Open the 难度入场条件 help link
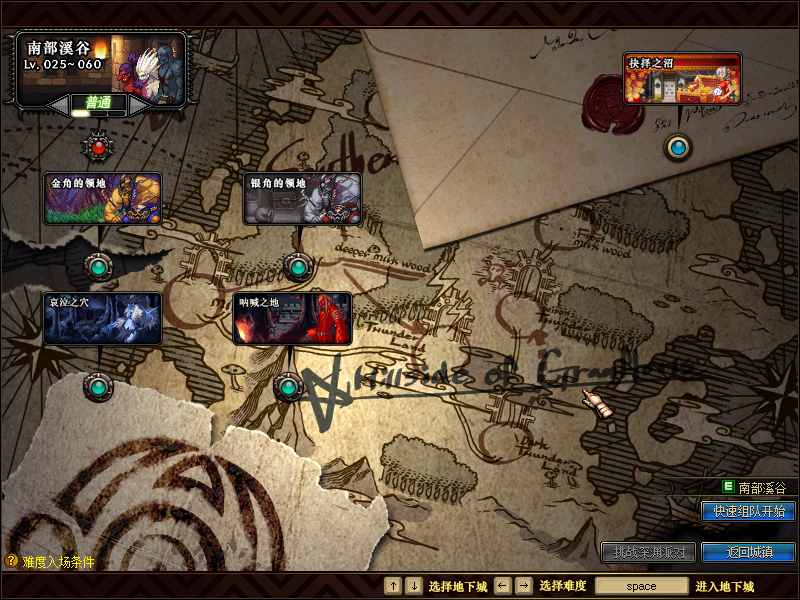This screenshot has width=800, height=600. [50, 562]
